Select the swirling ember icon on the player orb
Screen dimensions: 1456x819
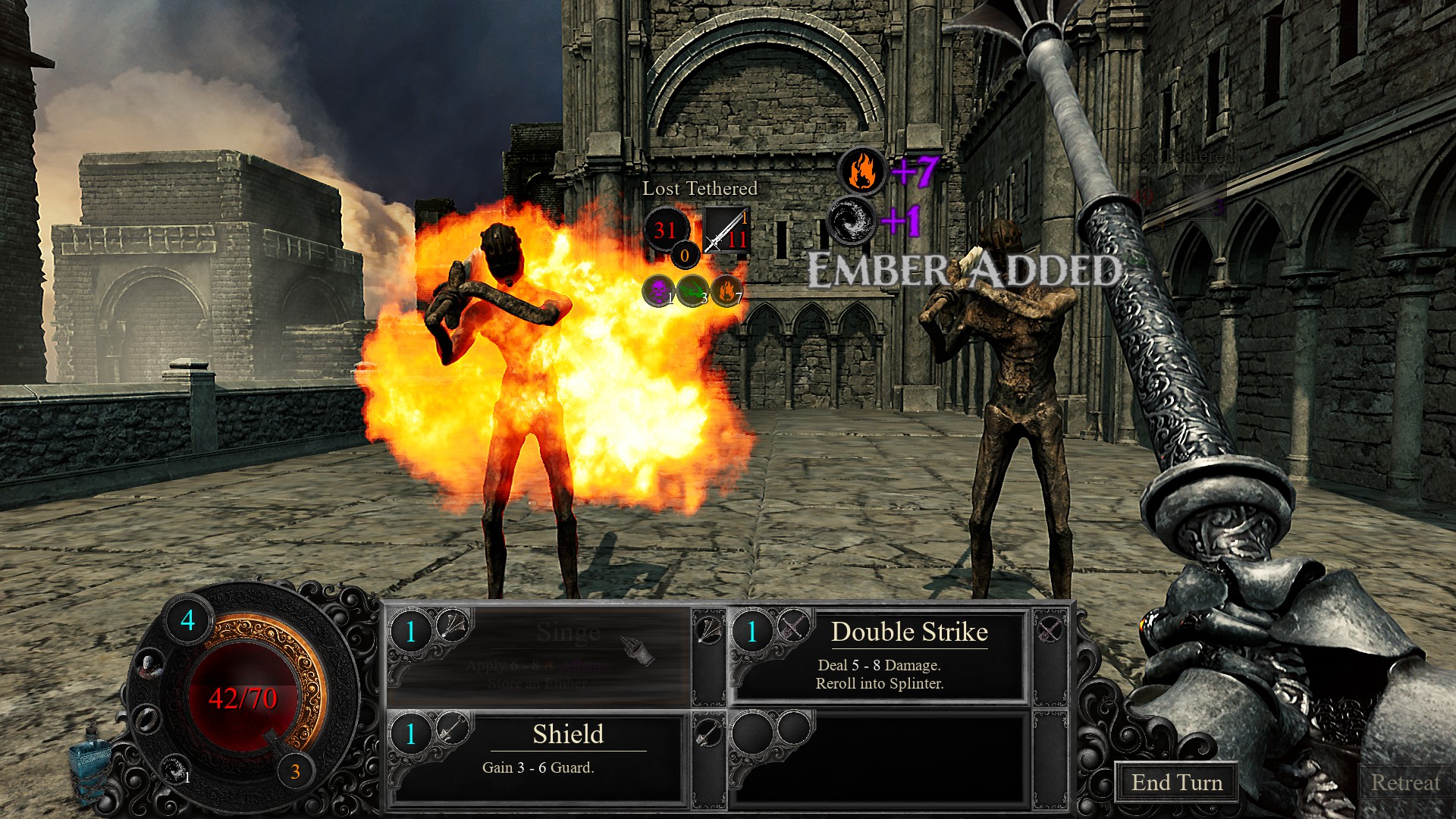coord(175,769)
